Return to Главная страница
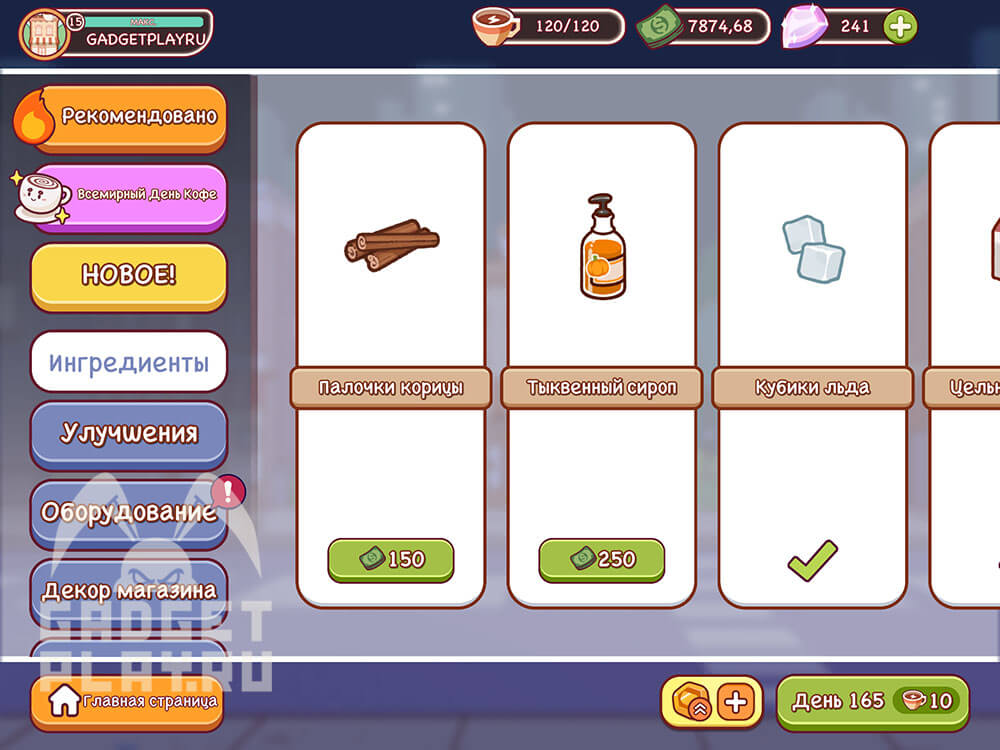The height and width of the screenshot is (750, 1000). (x=126, y=702)
